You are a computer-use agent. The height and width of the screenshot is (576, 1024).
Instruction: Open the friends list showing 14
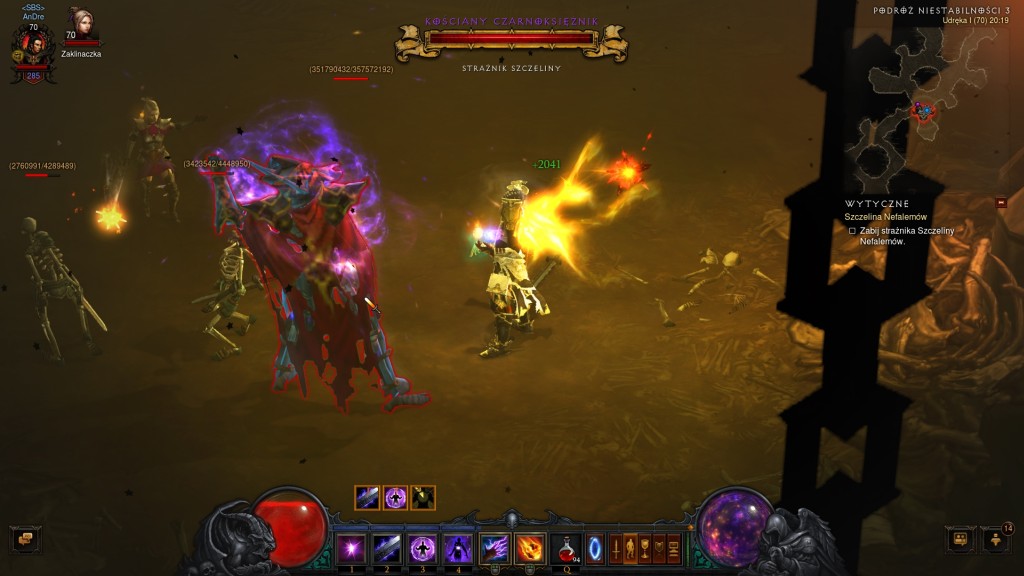point(996,539)
